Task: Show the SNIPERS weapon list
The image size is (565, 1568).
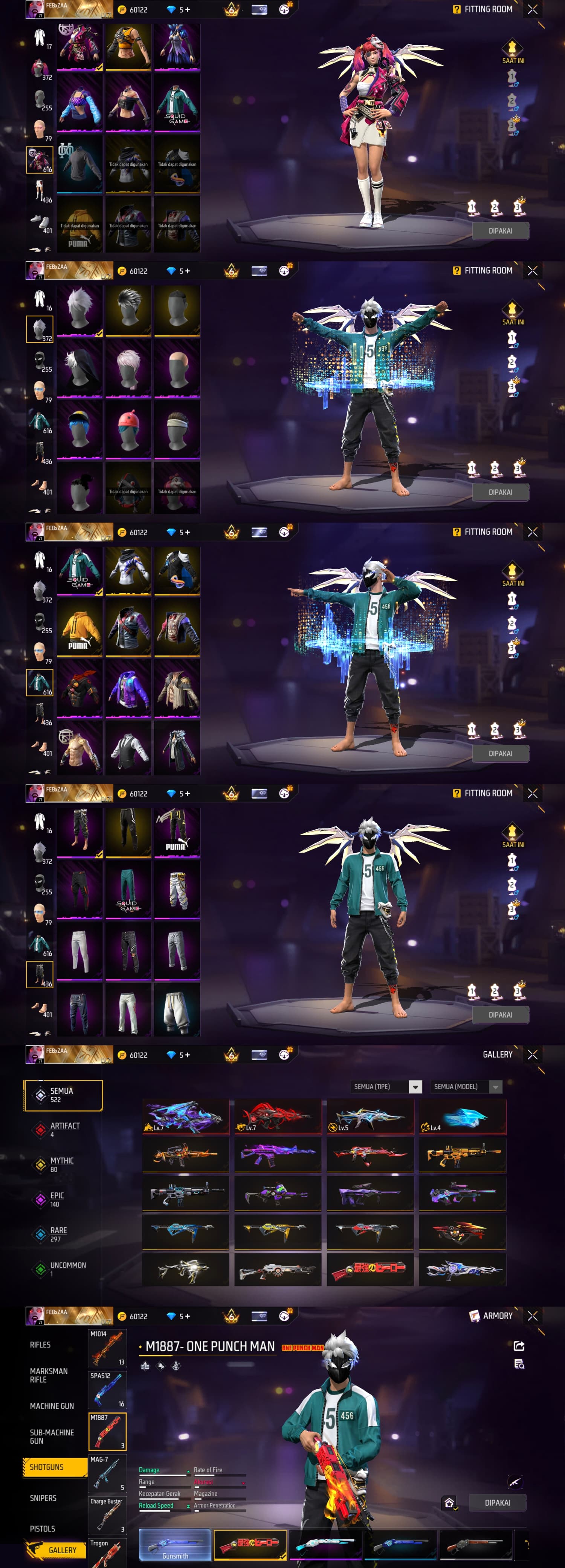Action: pos(43,1498)
